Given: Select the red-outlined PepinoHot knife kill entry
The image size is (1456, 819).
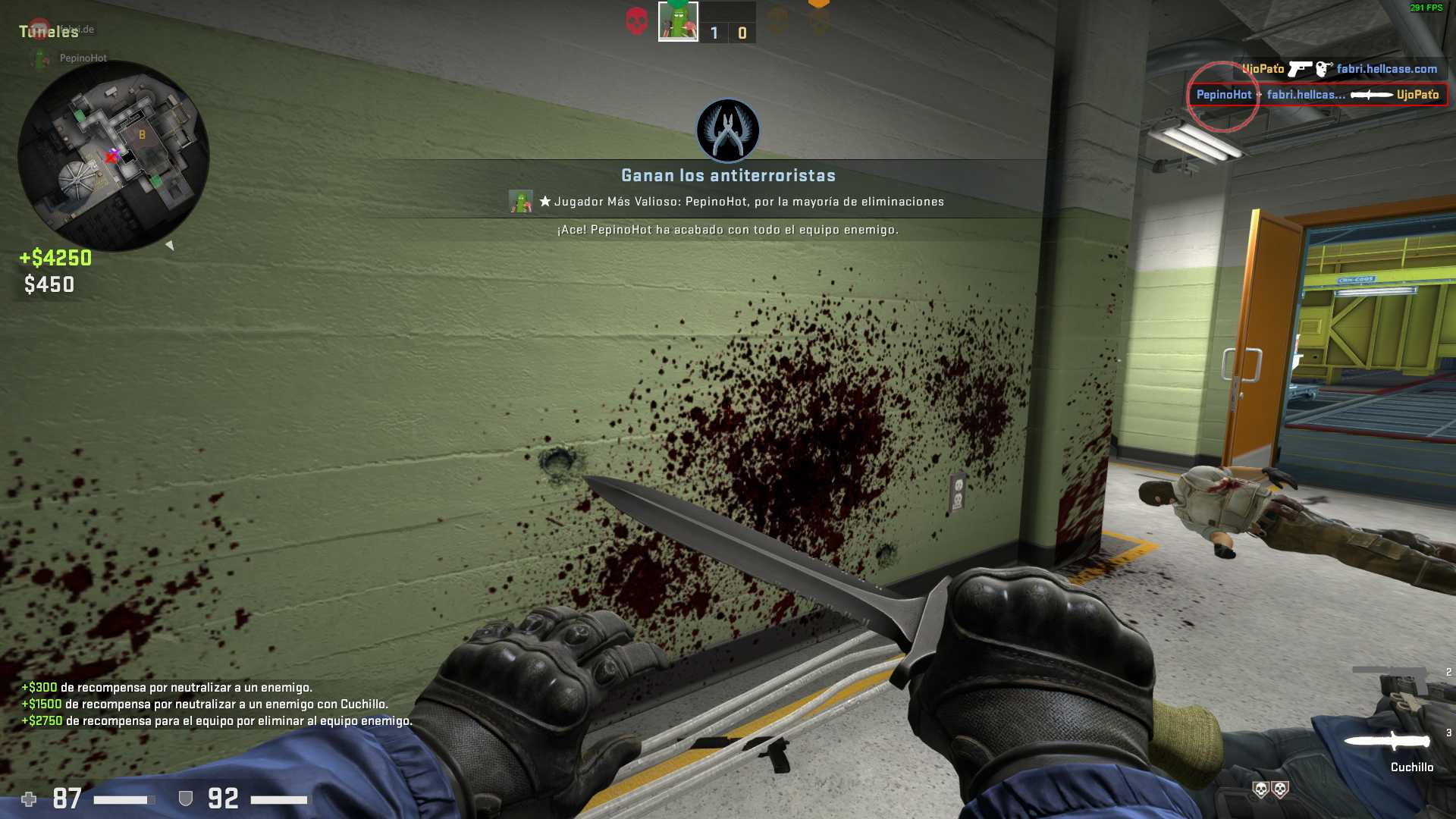Looking at the screenshot, I should [x=1317, y=95].
